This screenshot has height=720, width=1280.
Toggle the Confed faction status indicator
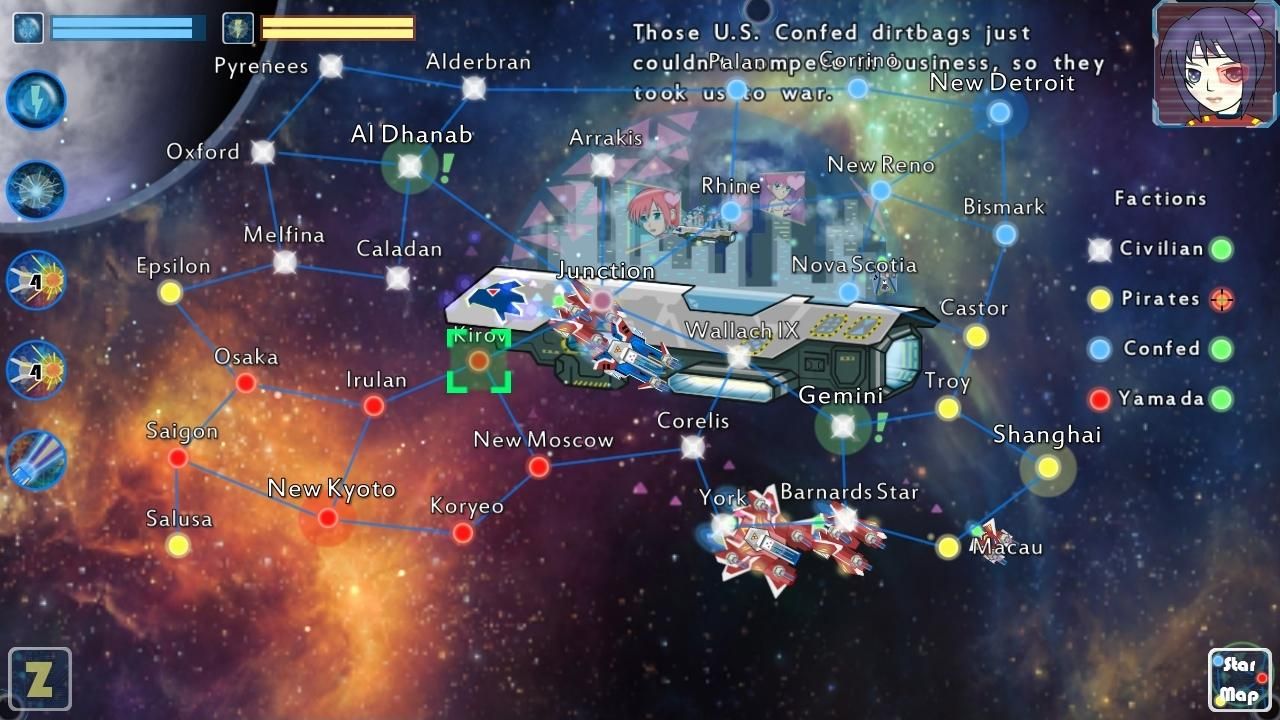click(x=1221, y=349)
